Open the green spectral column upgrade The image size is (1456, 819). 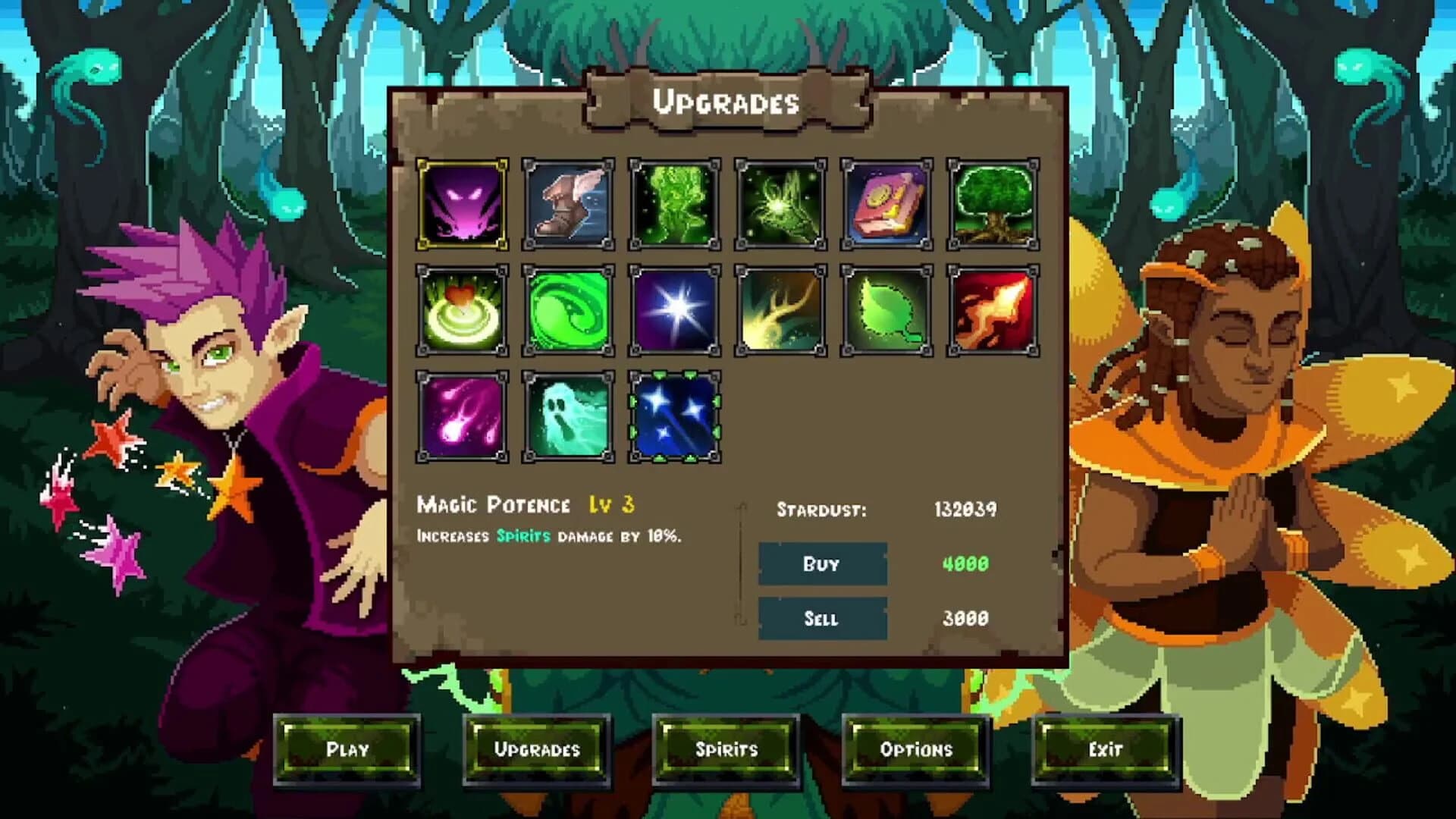(x=673, y=205)
